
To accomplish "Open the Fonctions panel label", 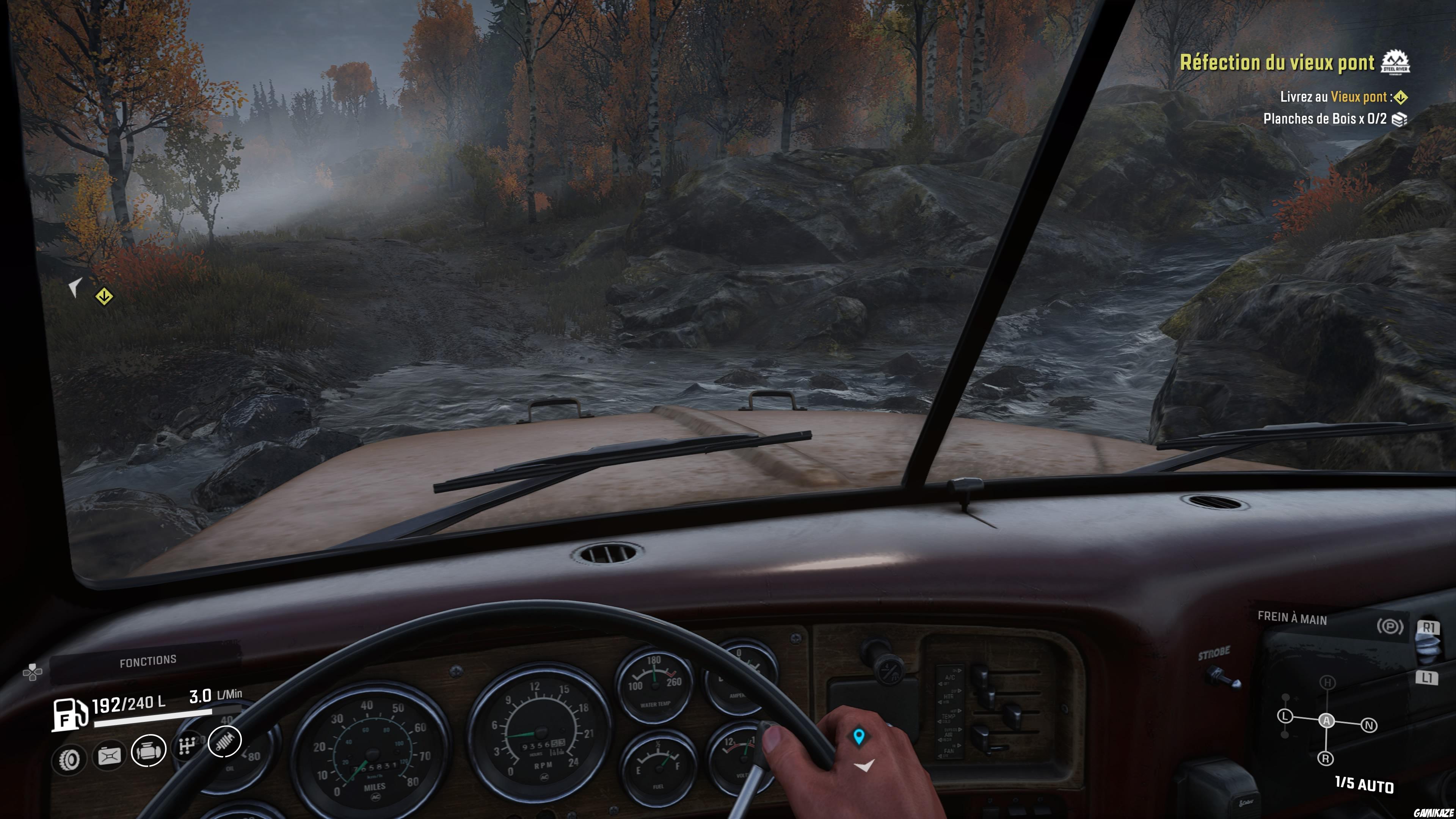I will coord(147,661).
